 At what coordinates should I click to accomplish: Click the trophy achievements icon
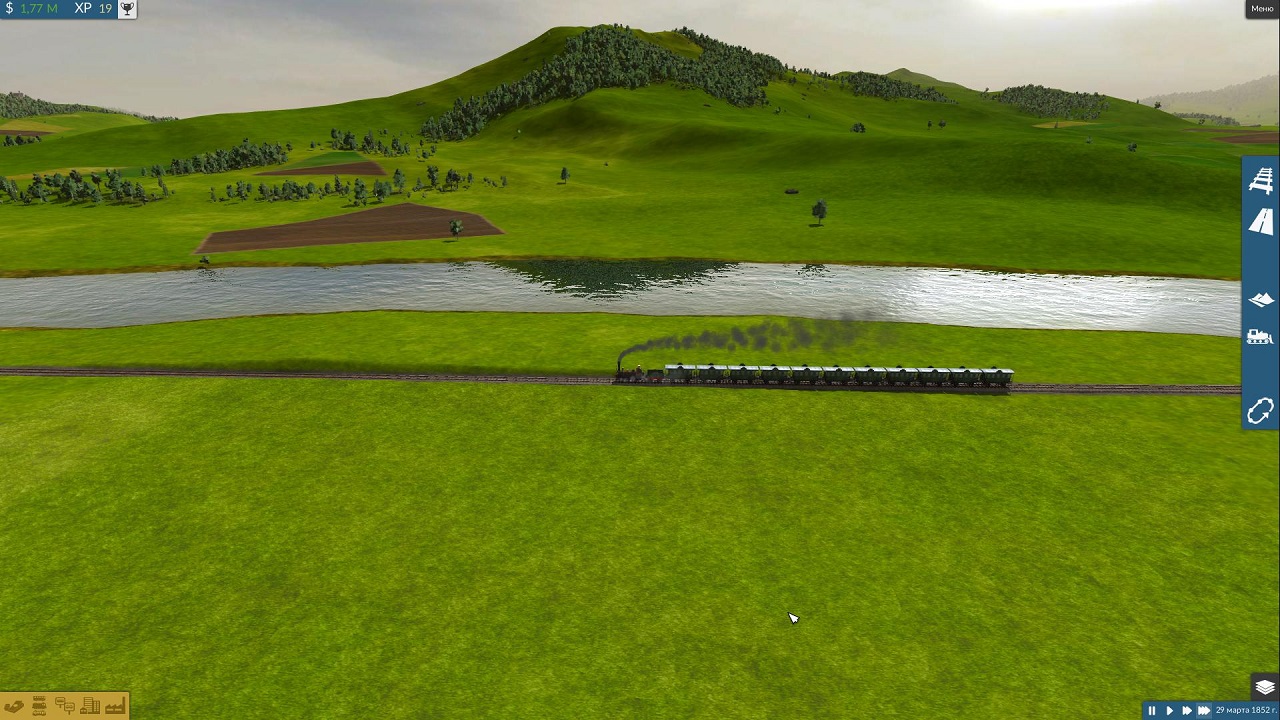pyautogui.click(x=127, y=8)
